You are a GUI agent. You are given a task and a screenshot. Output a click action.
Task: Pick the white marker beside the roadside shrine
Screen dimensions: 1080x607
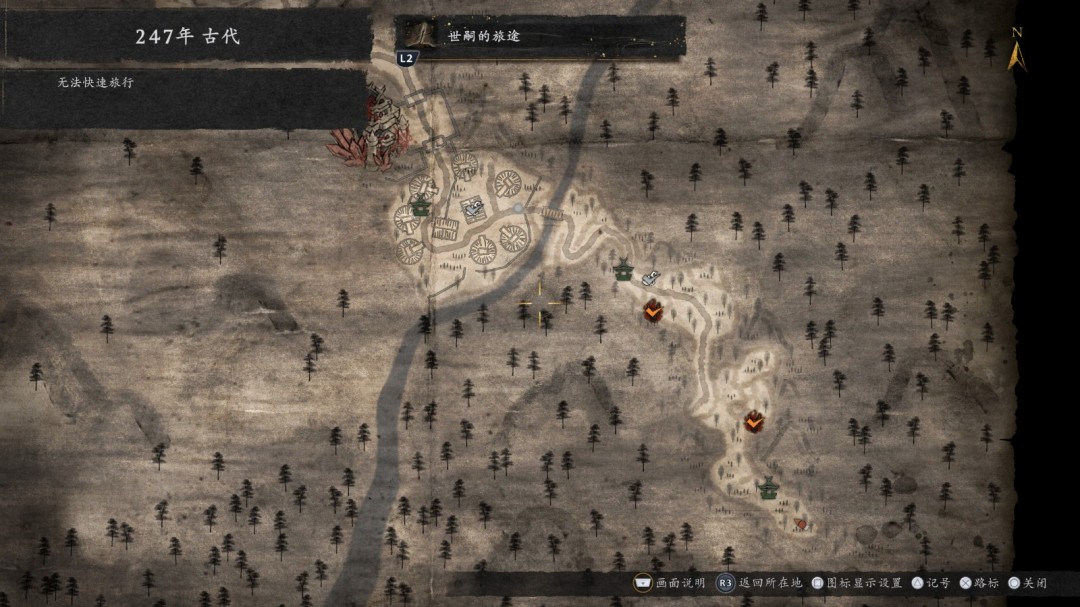651,276
